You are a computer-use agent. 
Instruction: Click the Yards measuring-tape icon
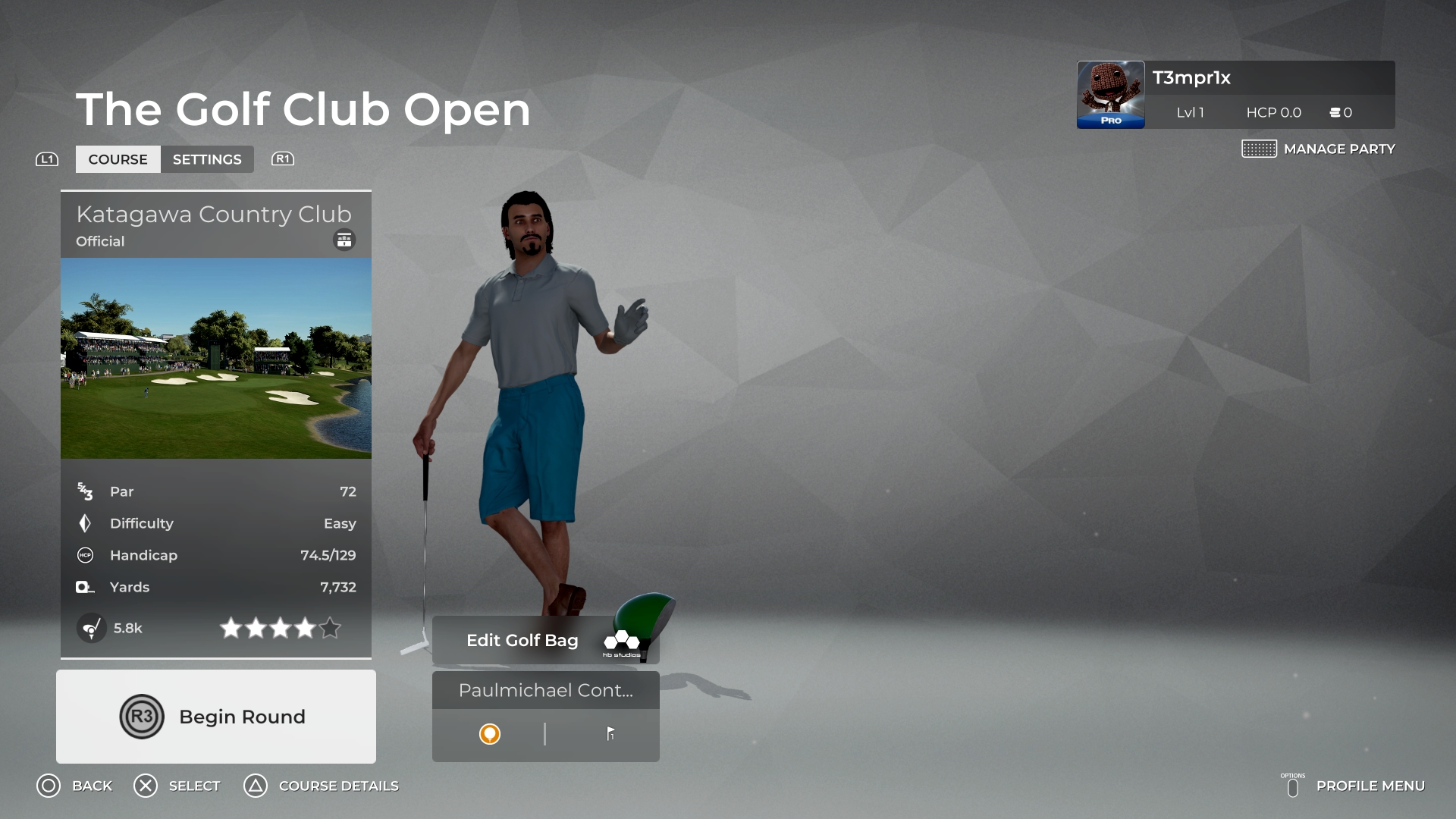(85, 587)
